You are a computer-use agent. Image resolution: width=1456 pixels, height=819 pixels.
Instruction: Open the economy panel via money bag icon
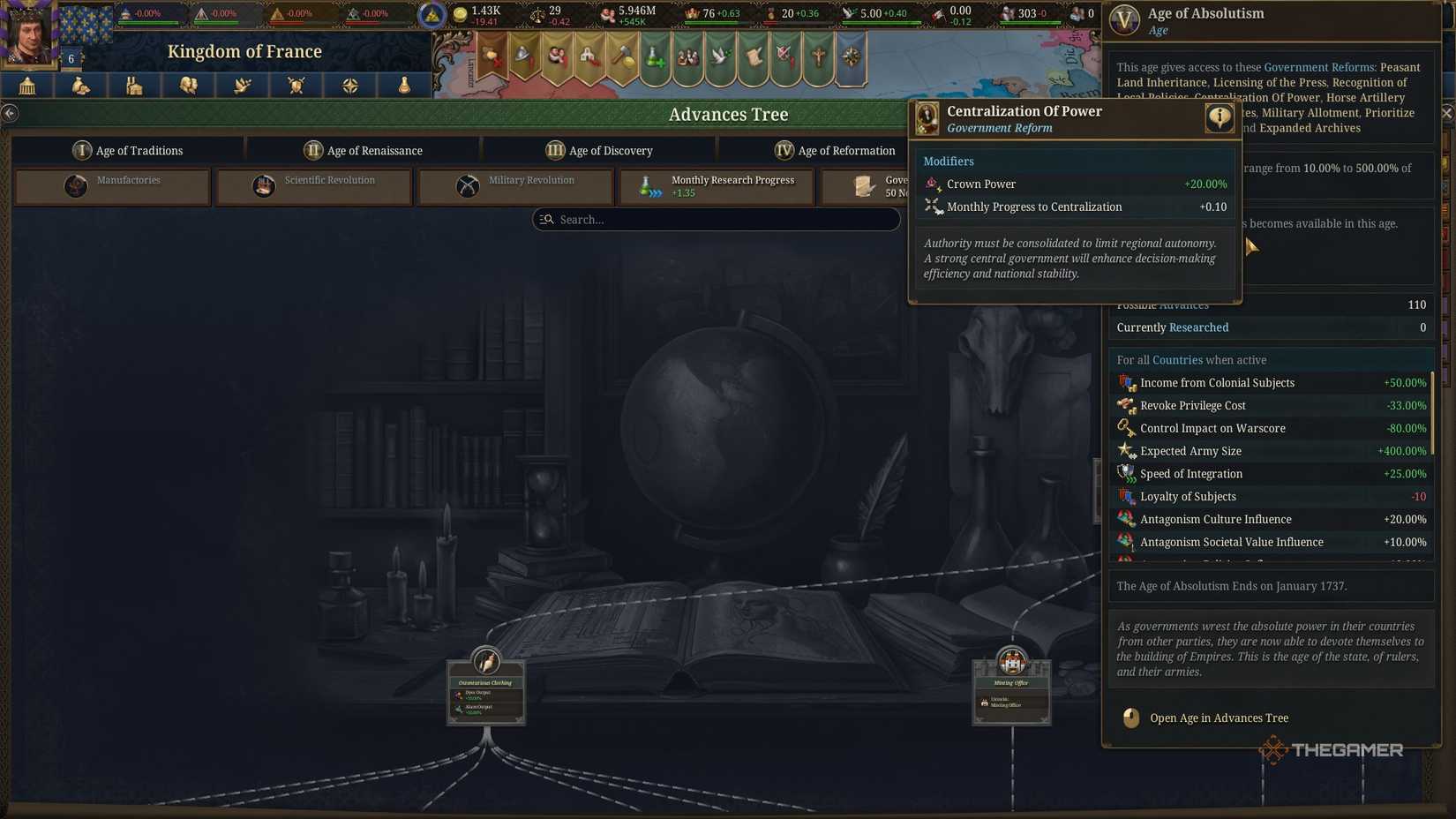[80, 85]
